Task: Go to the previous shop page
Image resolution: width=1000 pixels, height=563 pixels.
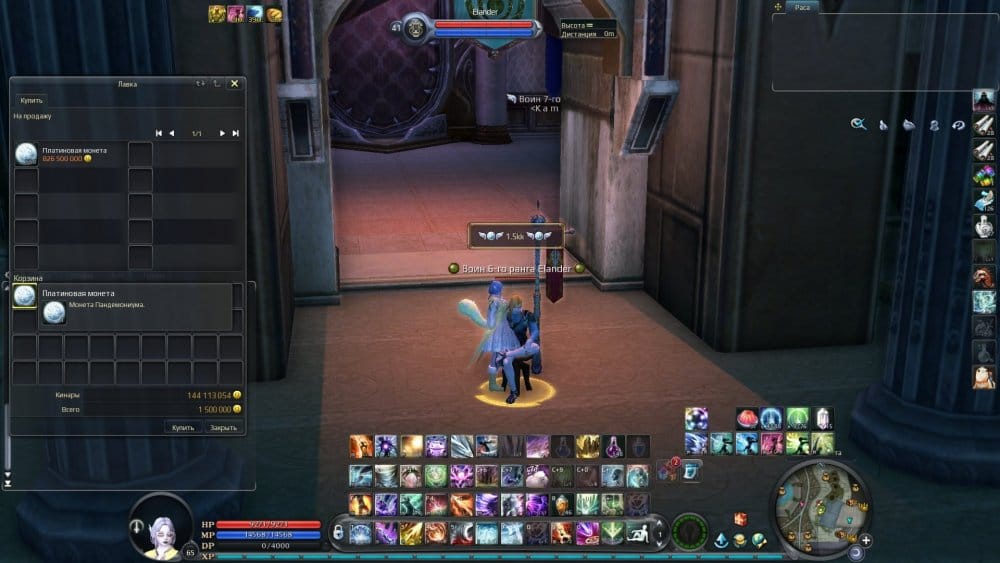Action: click(171, 133)
